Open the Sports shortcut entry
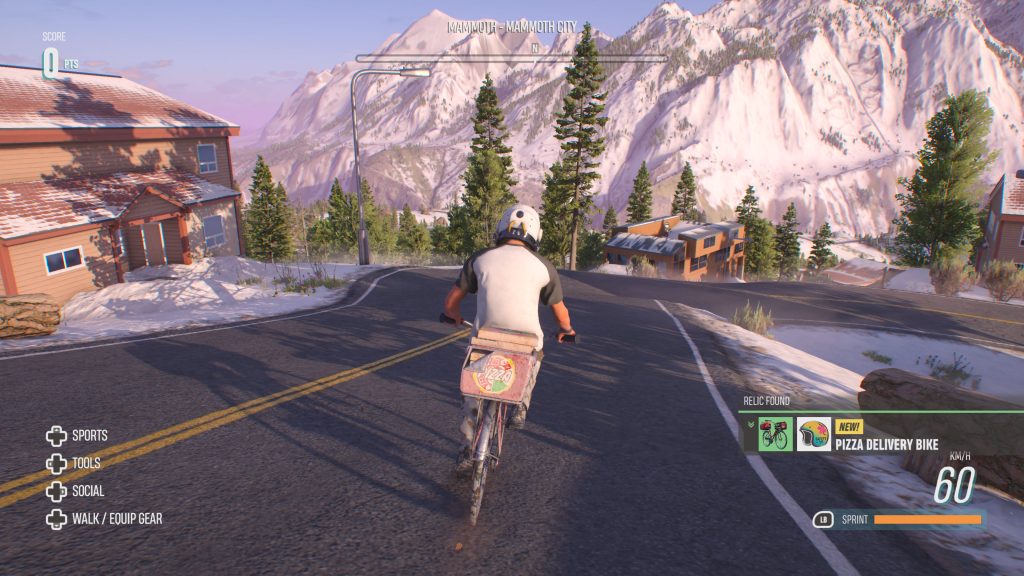This screenshot has height=576, width=1024. [76, 436]
